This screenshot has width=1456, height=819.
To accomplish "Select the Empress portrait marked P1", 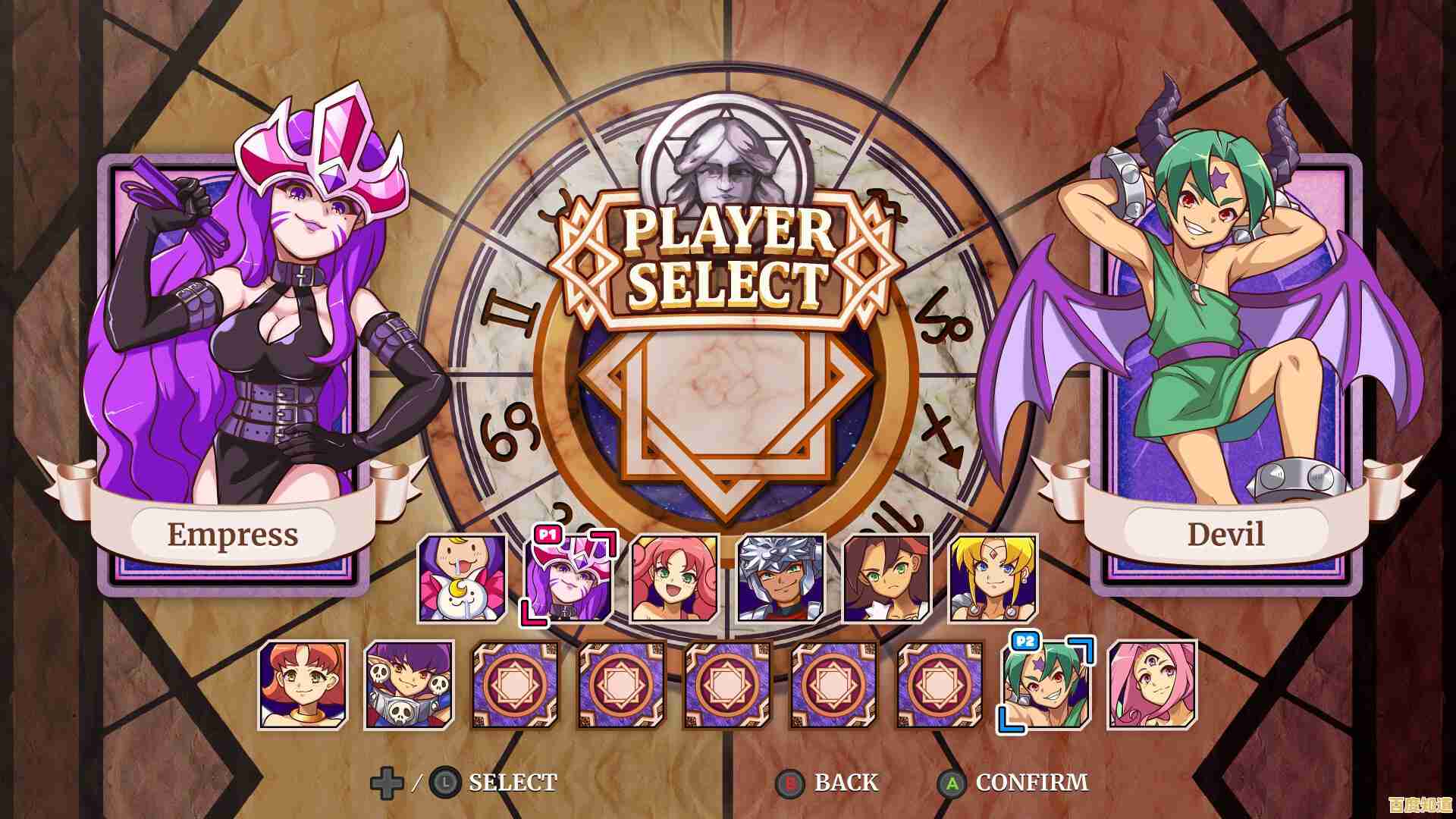I will (569, 579).
